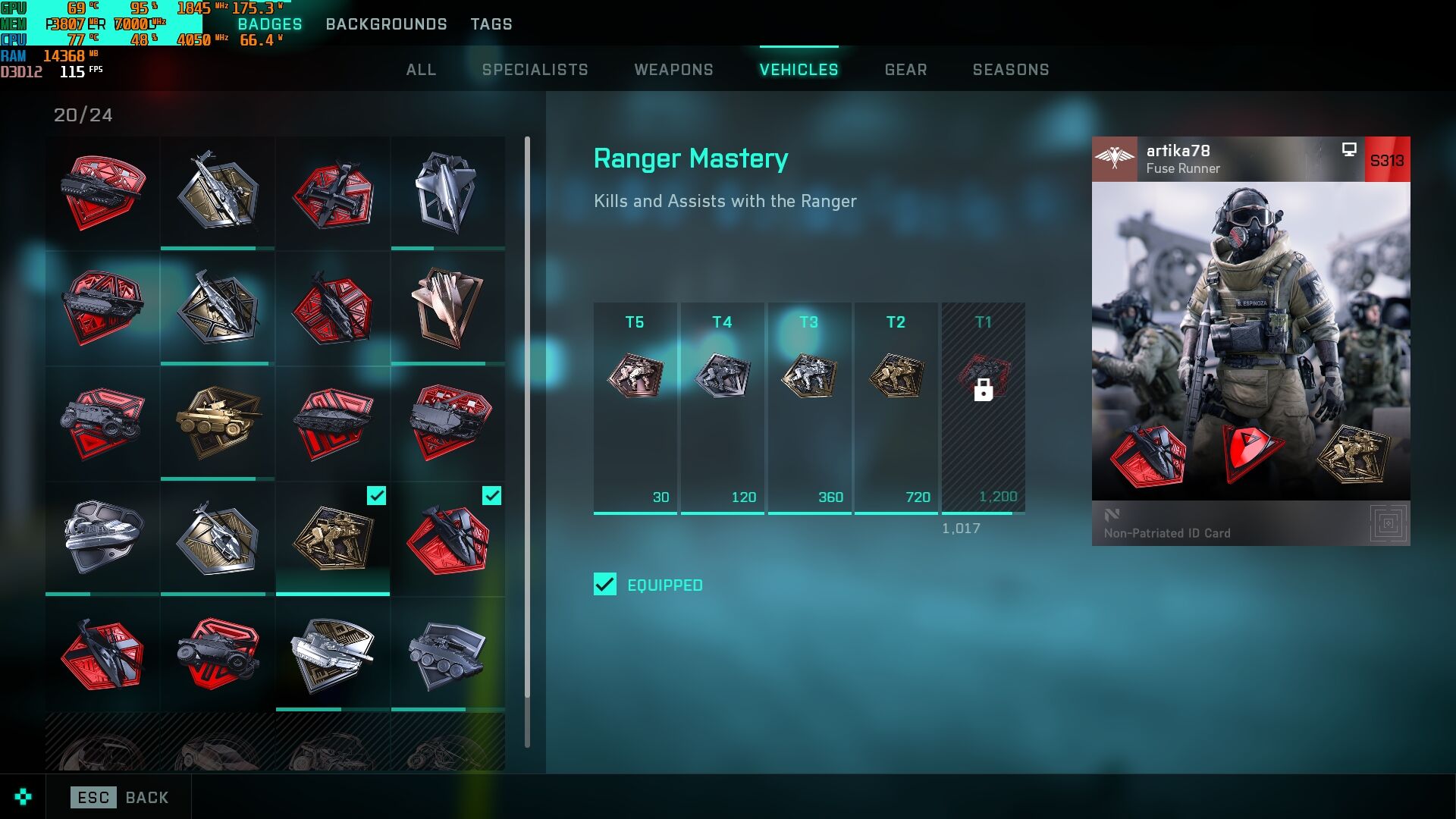The height and width of the screenshot is (819, 1456).
Task: Inspect the locked T1 mastery tier
Action: pyautogui.click(x=983, y=408)
